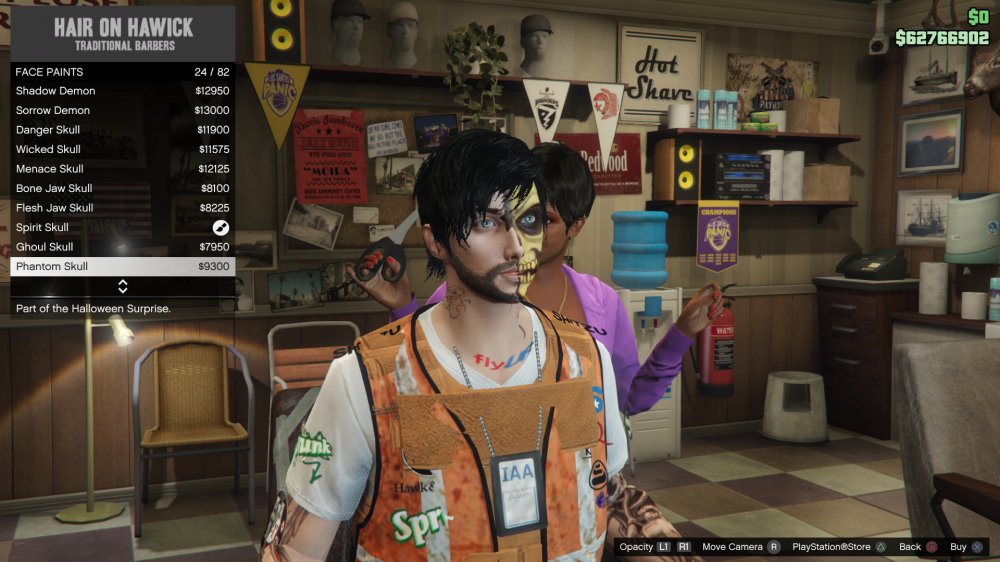Choose Sorrow Demon from the list

[122, 110]
